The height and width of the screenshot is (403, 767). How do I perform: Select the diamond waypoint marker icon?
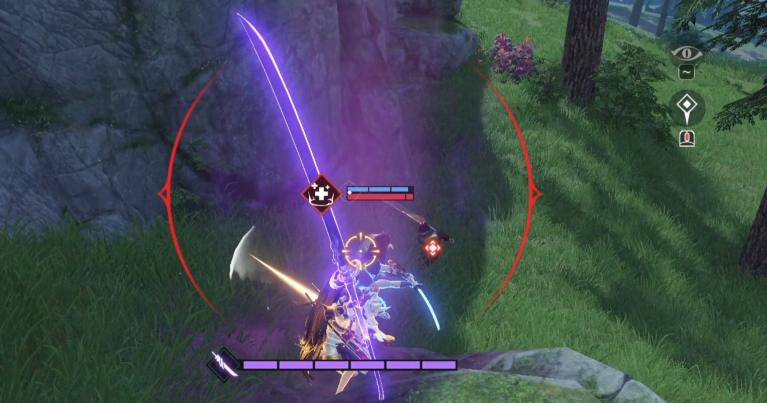pos(688,106)
